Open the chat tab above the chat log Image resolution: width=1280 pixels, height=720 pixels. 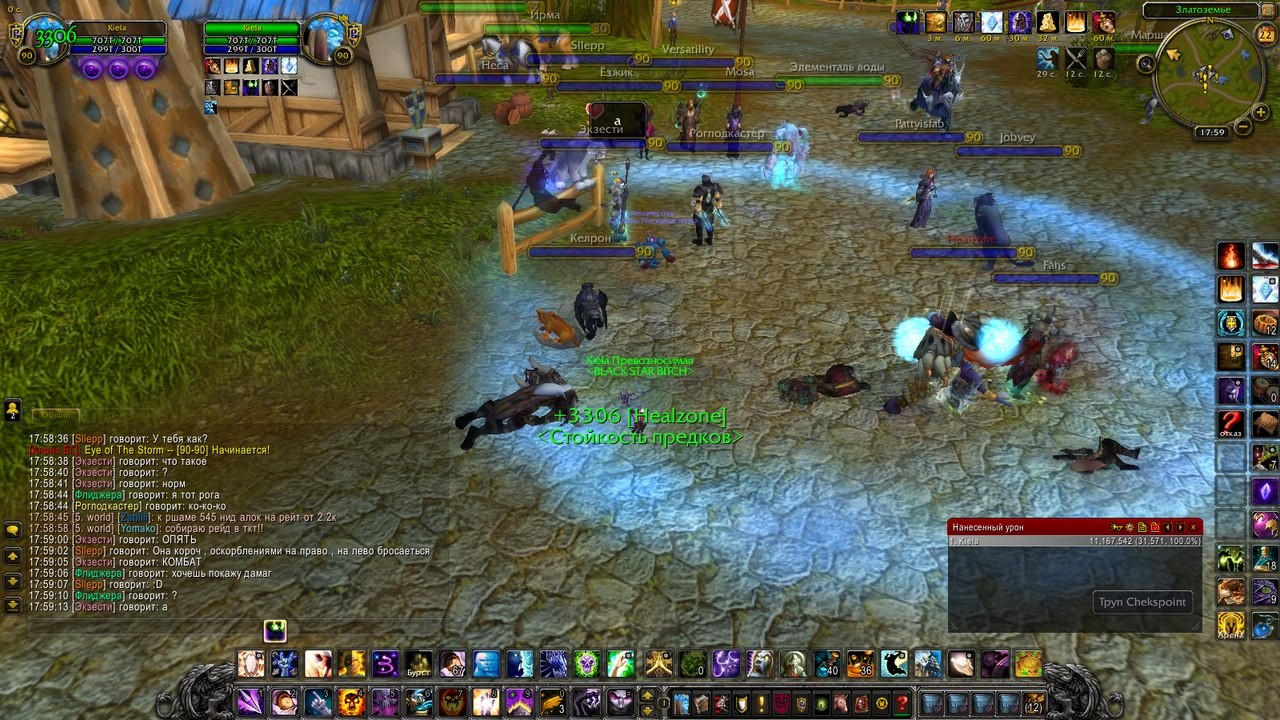pos(55,415)
